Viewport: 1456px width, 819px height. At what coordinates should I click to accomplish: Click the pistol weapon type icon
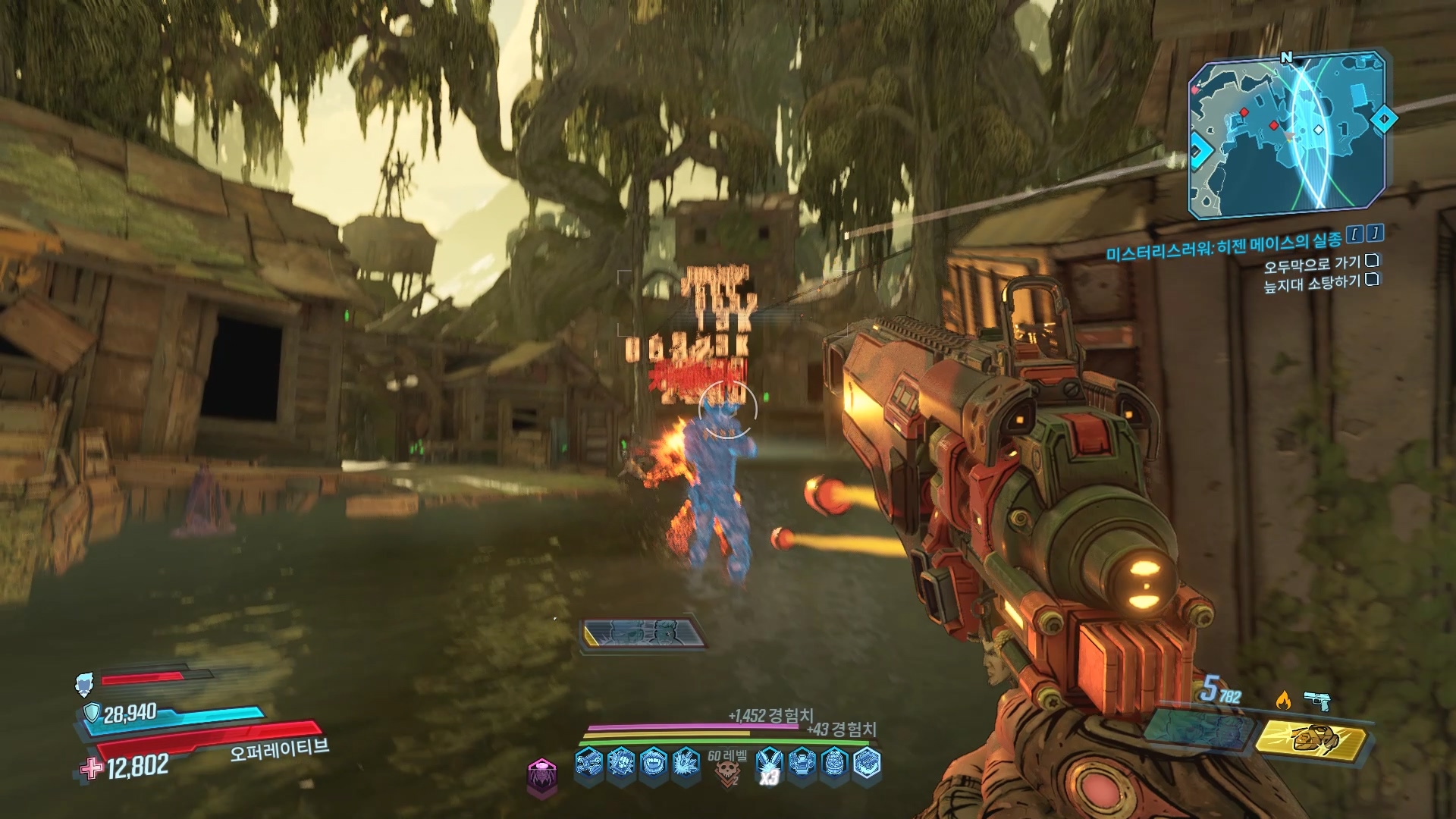pyautogui.click(x=1317, y=701)
